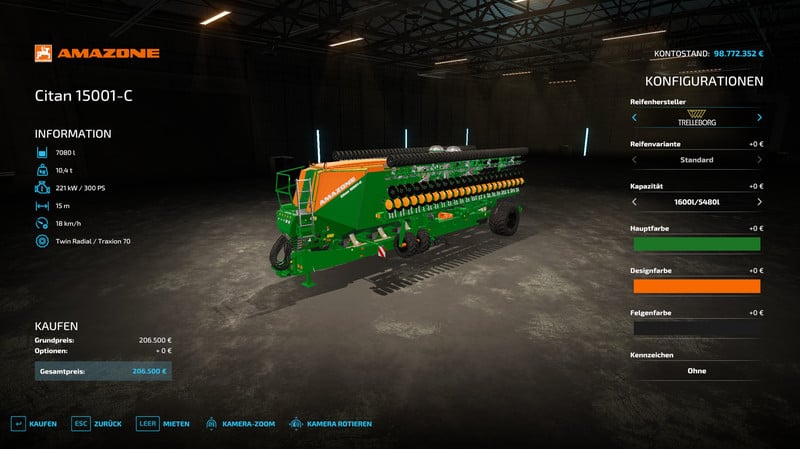The width and height of the screenshot is (800, 449).
Task: Select the Reifenvariante Standard option
Action: point(696,160)
